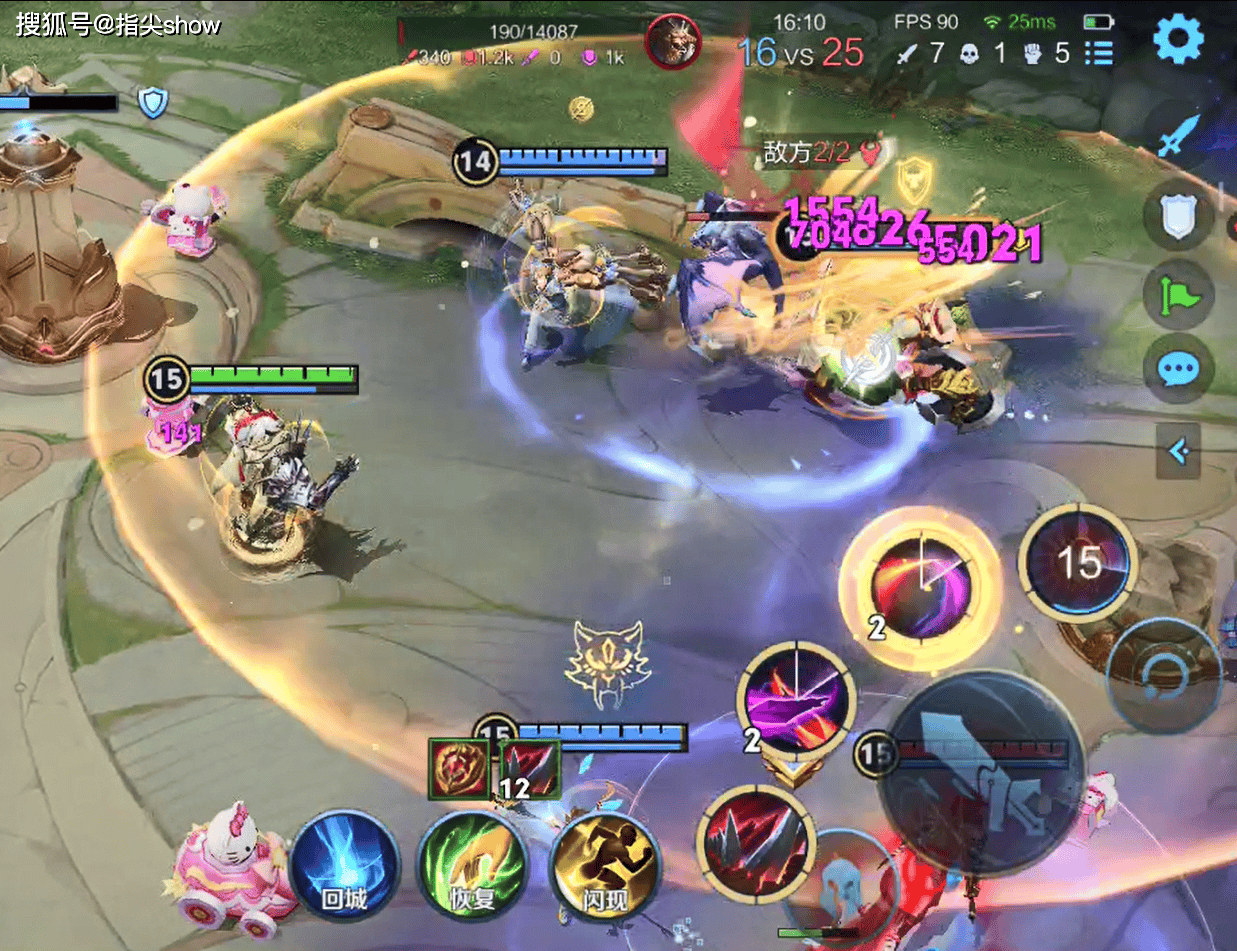
Task: Show the scoreboard list icon
Action: coord(1099,52)
